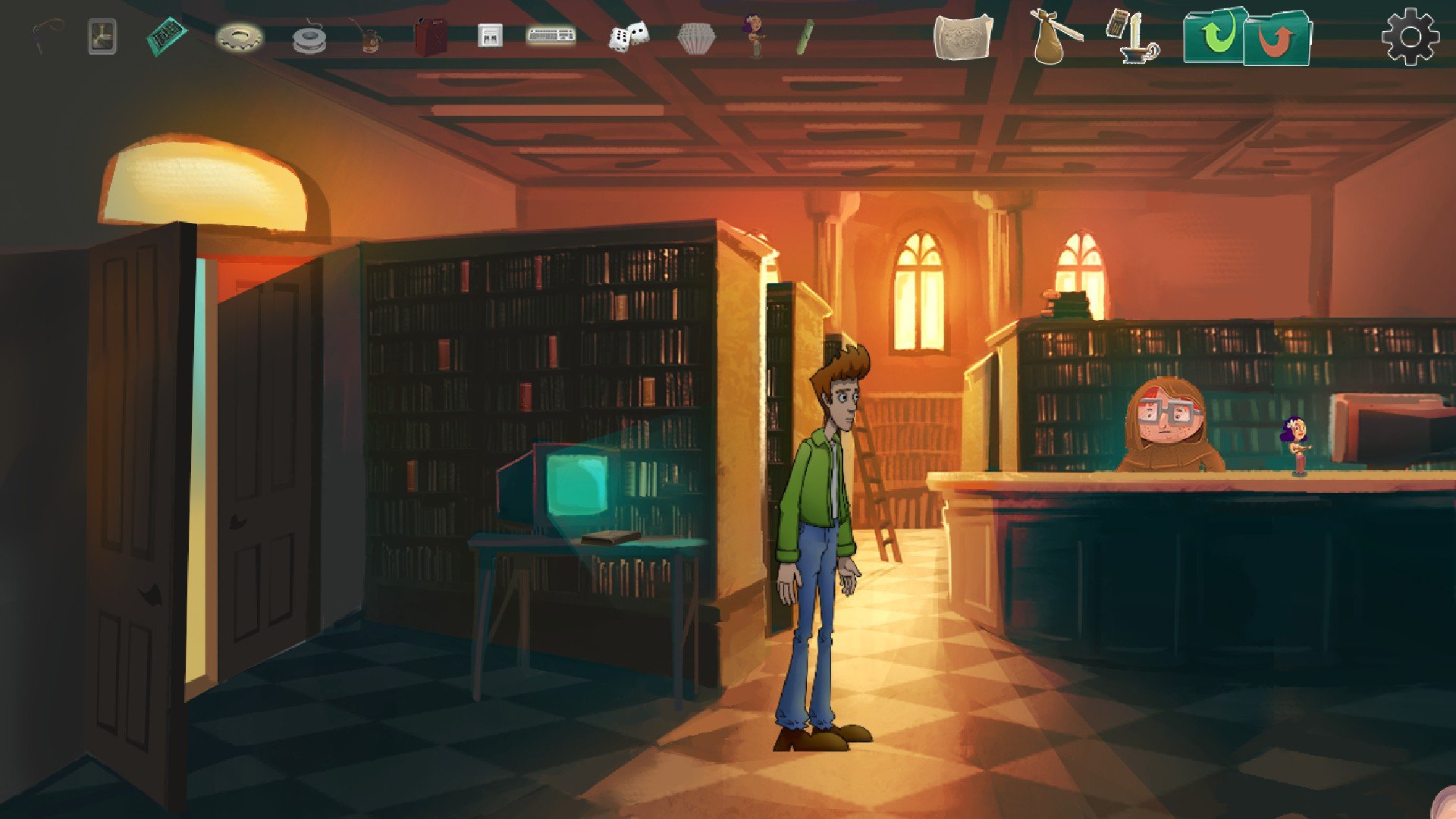Screen dimensions: 1456x819
Task: Select the red fuel canister
Action: (430, 36)
